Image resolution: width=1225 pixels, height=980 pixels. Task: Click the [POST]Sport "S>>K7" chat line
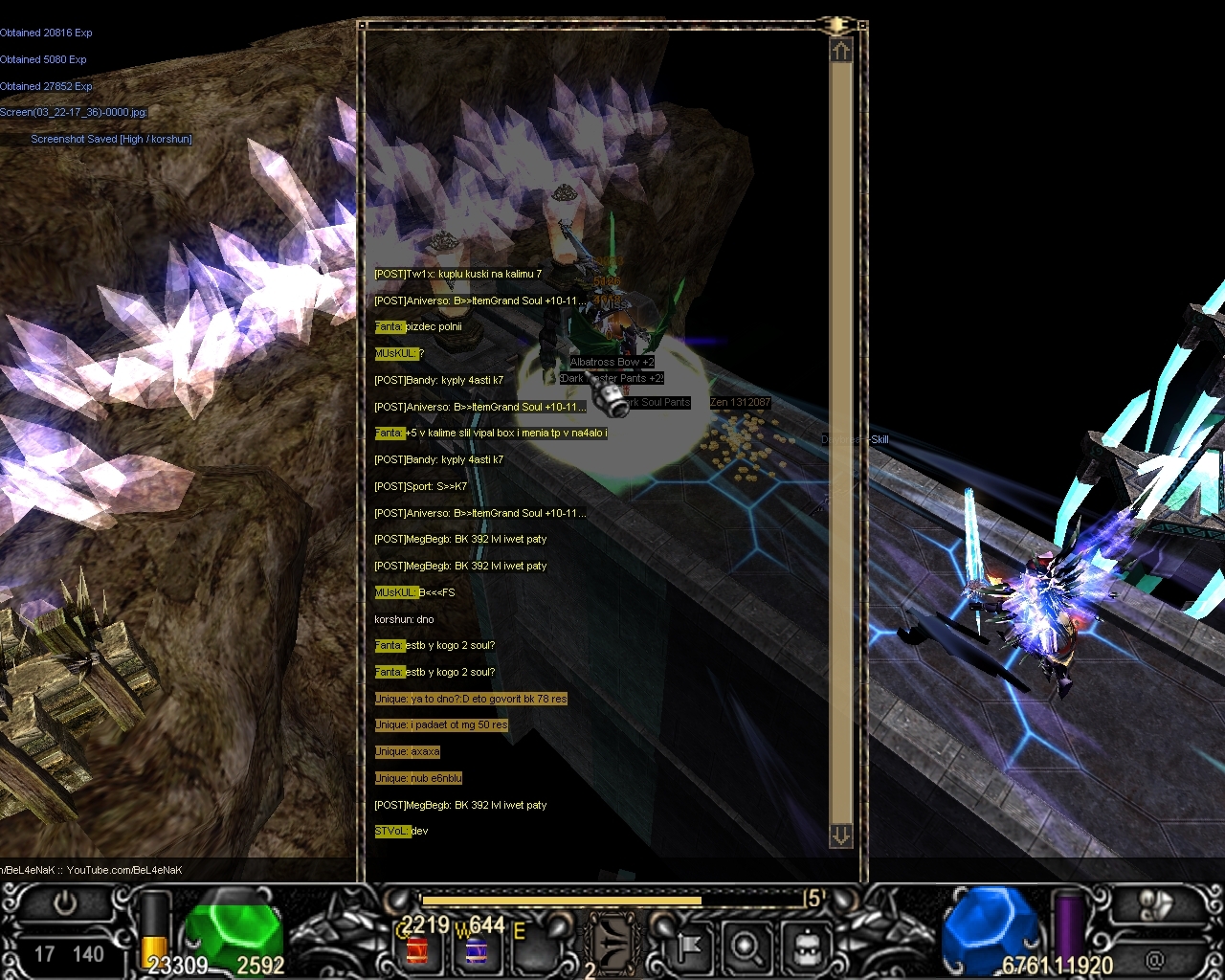point(420,486)
